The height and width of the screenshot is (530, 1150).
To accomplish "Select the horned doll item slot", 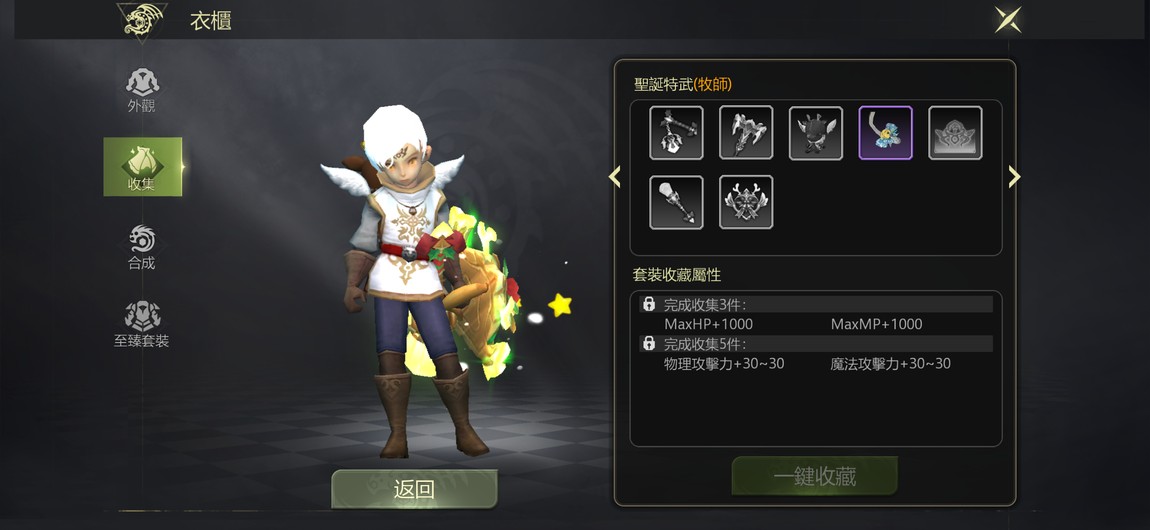I will click(816, 133).
